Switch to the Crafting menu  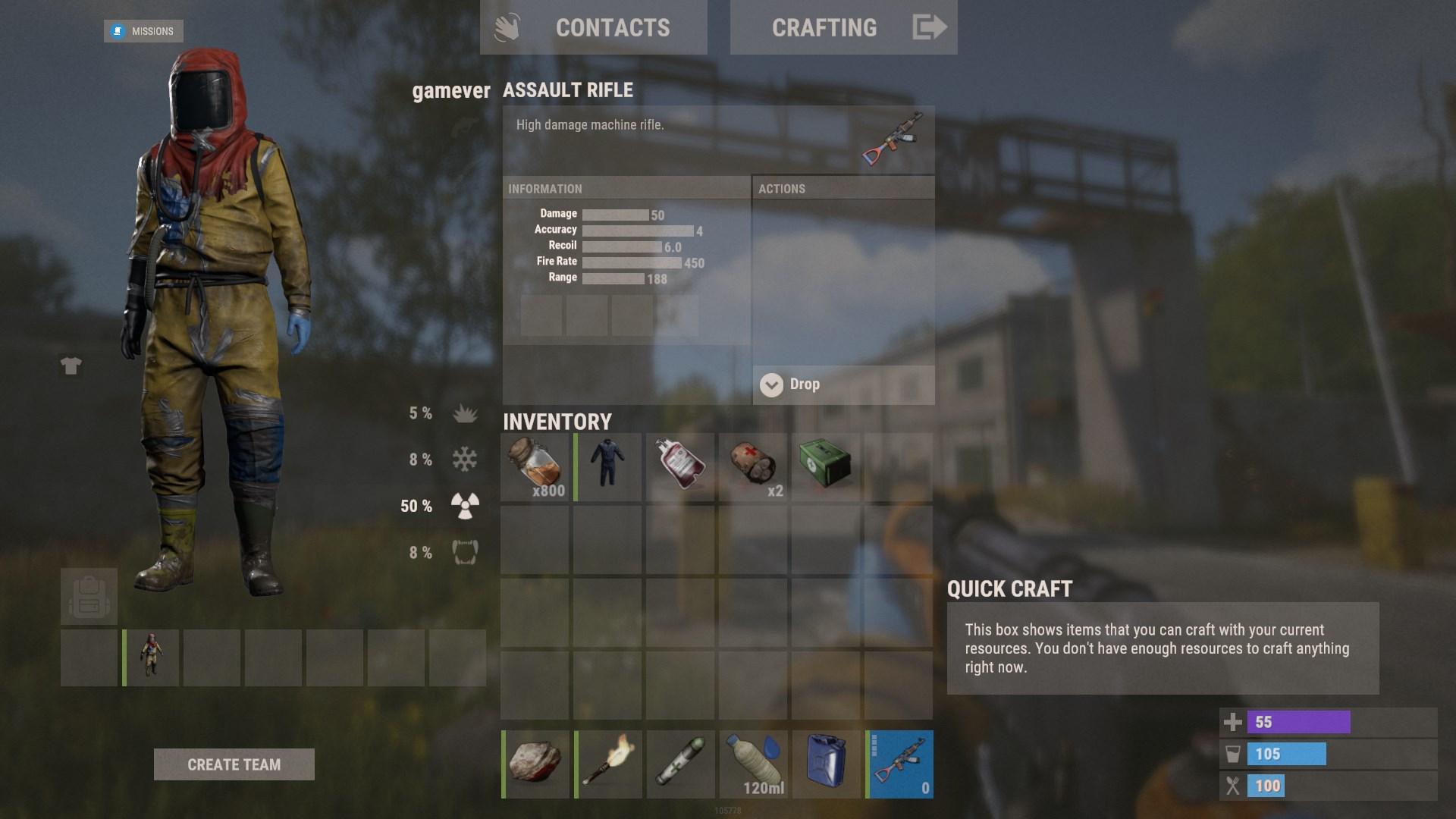843,28
